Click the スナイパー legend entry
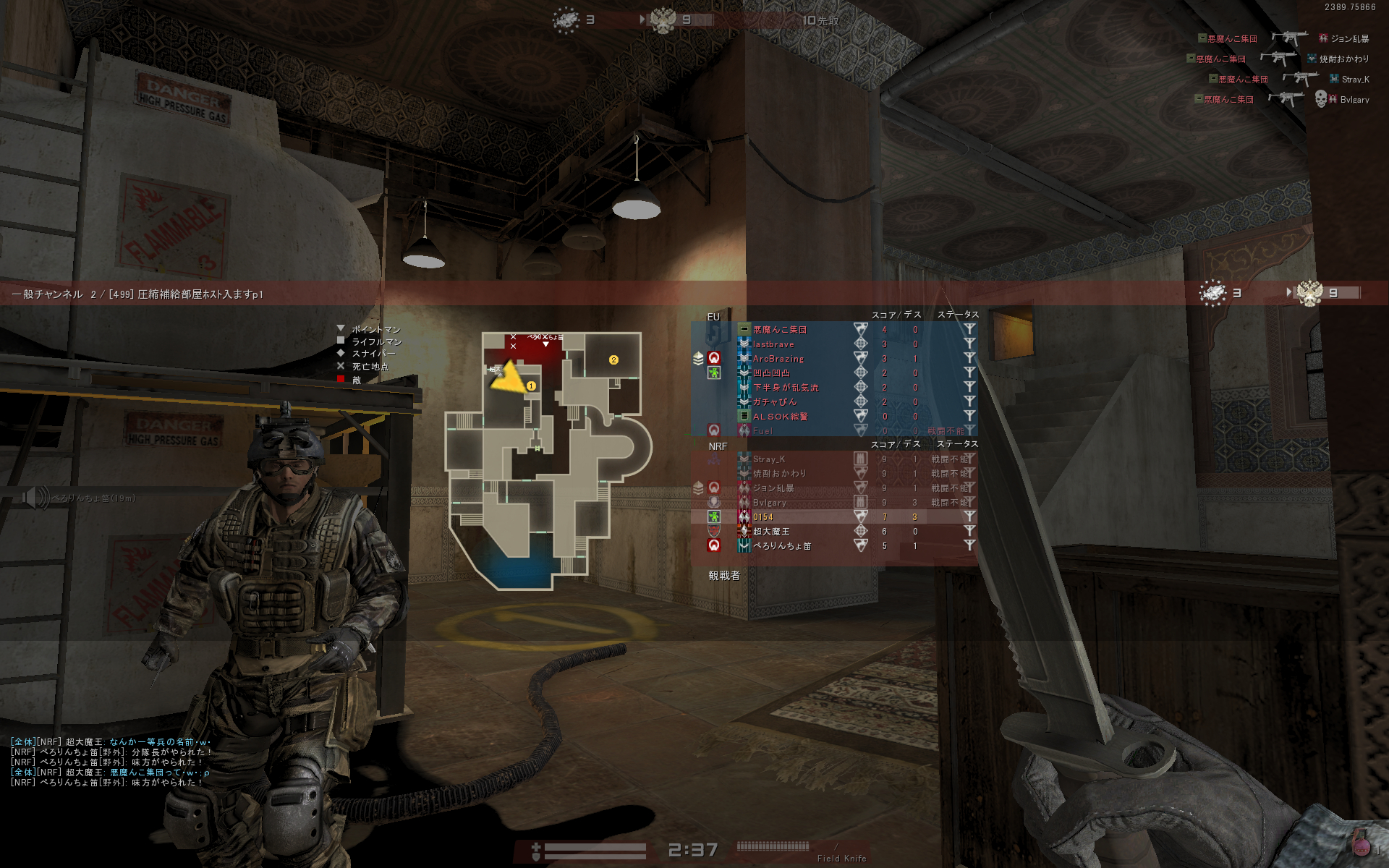1389x868 pixels. [x=373, y=354]
